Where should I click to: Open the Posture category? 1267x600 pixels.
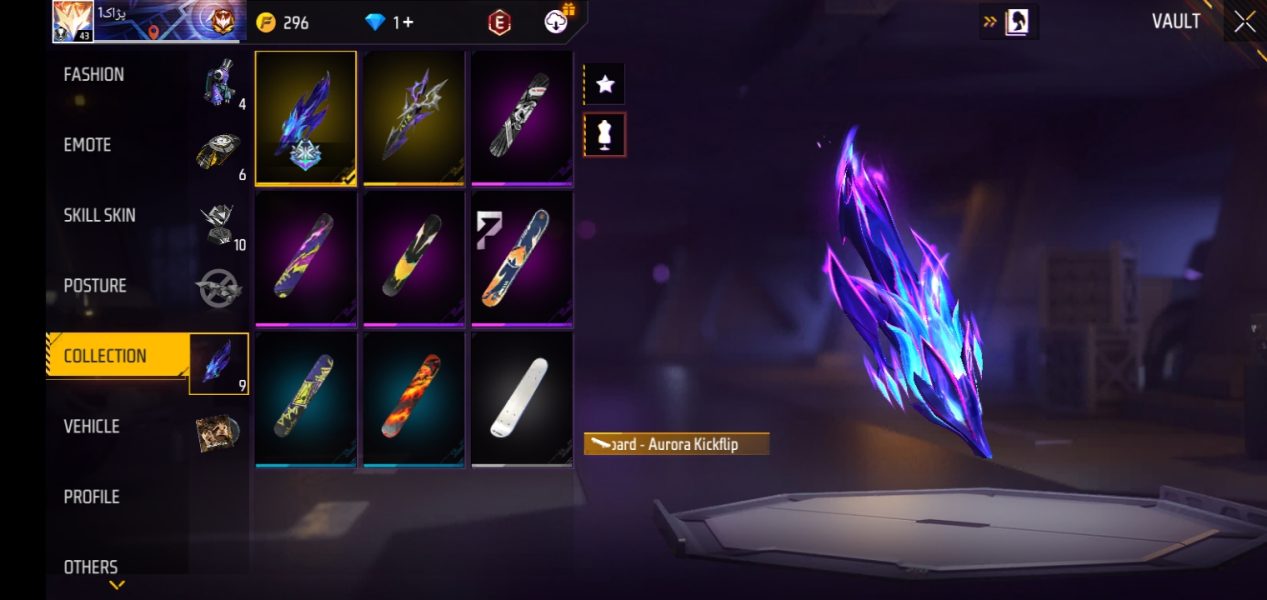[95, 286]
